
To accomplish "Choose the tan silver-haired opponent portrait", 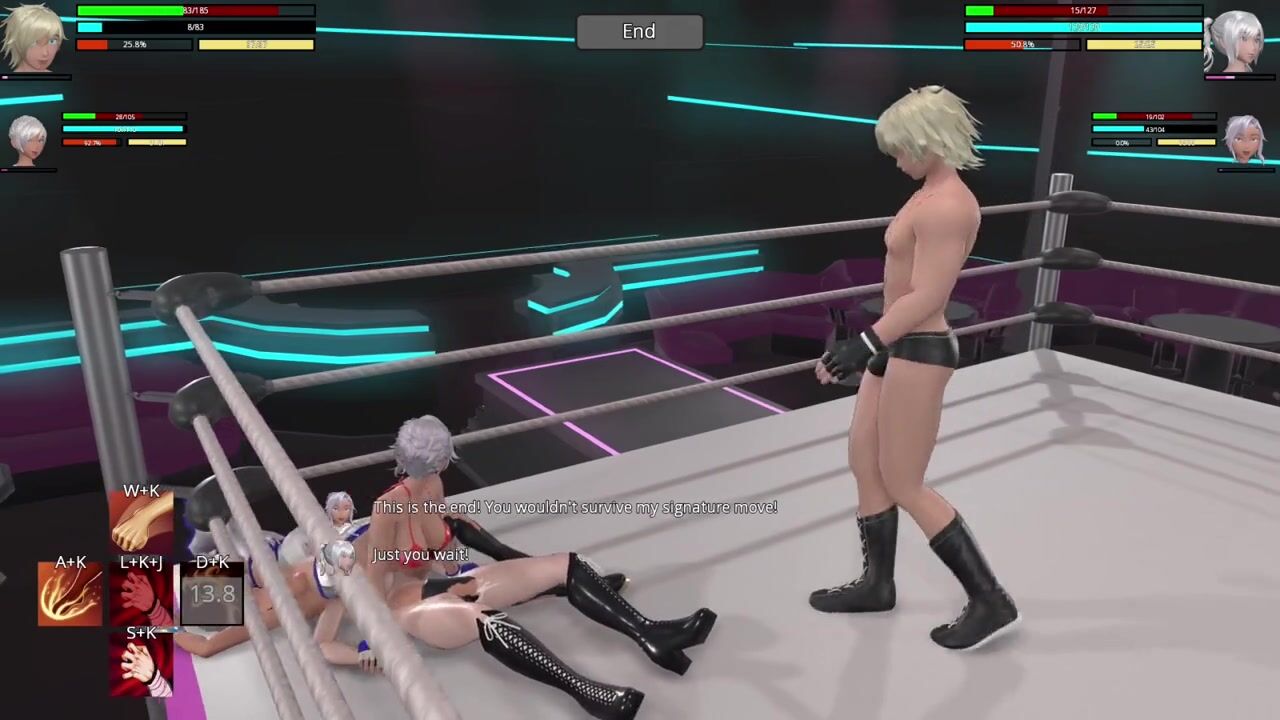I will pos(1246,140).
